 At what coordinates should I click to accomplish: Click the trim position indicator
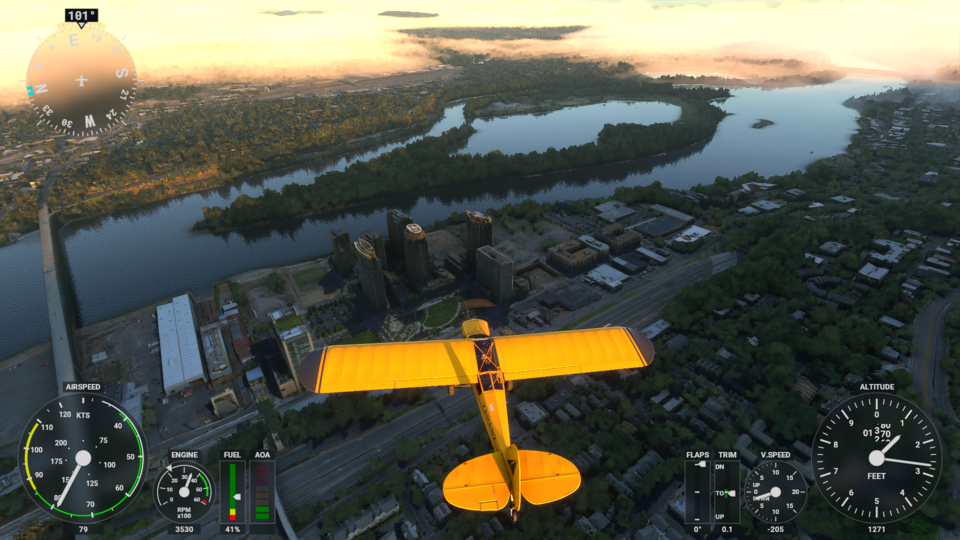(727, 491)
